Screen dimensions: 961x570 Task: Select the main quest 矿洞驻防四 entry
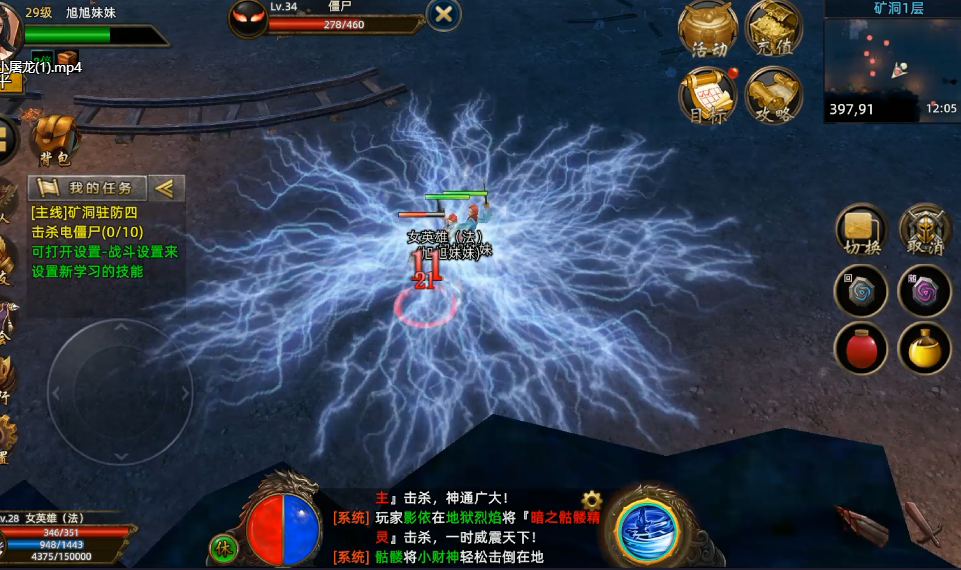[85, 212]
